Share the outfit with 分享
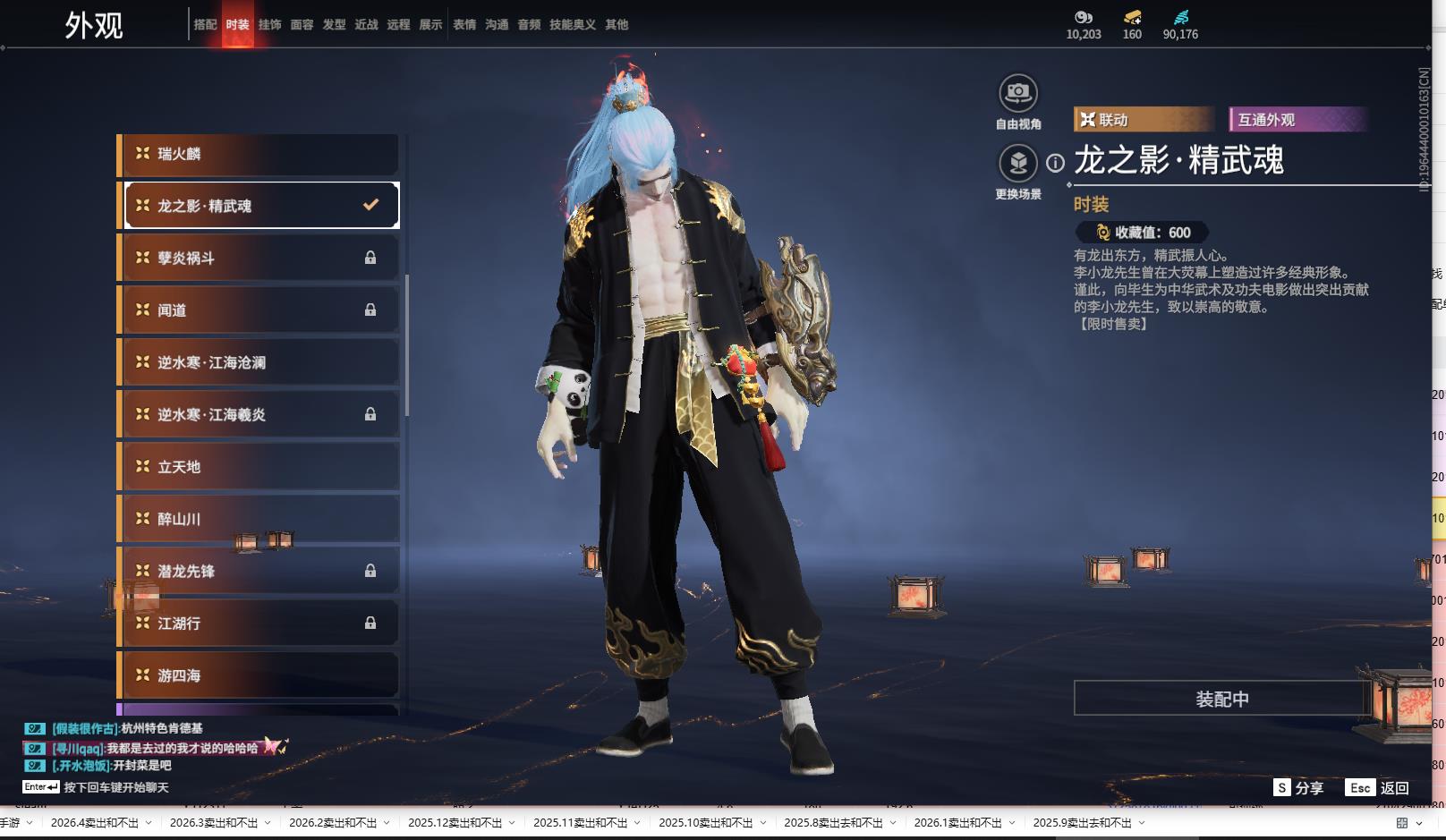Image resolution: width=1446 pixels, height=840 pixels. click(1298, 788)
